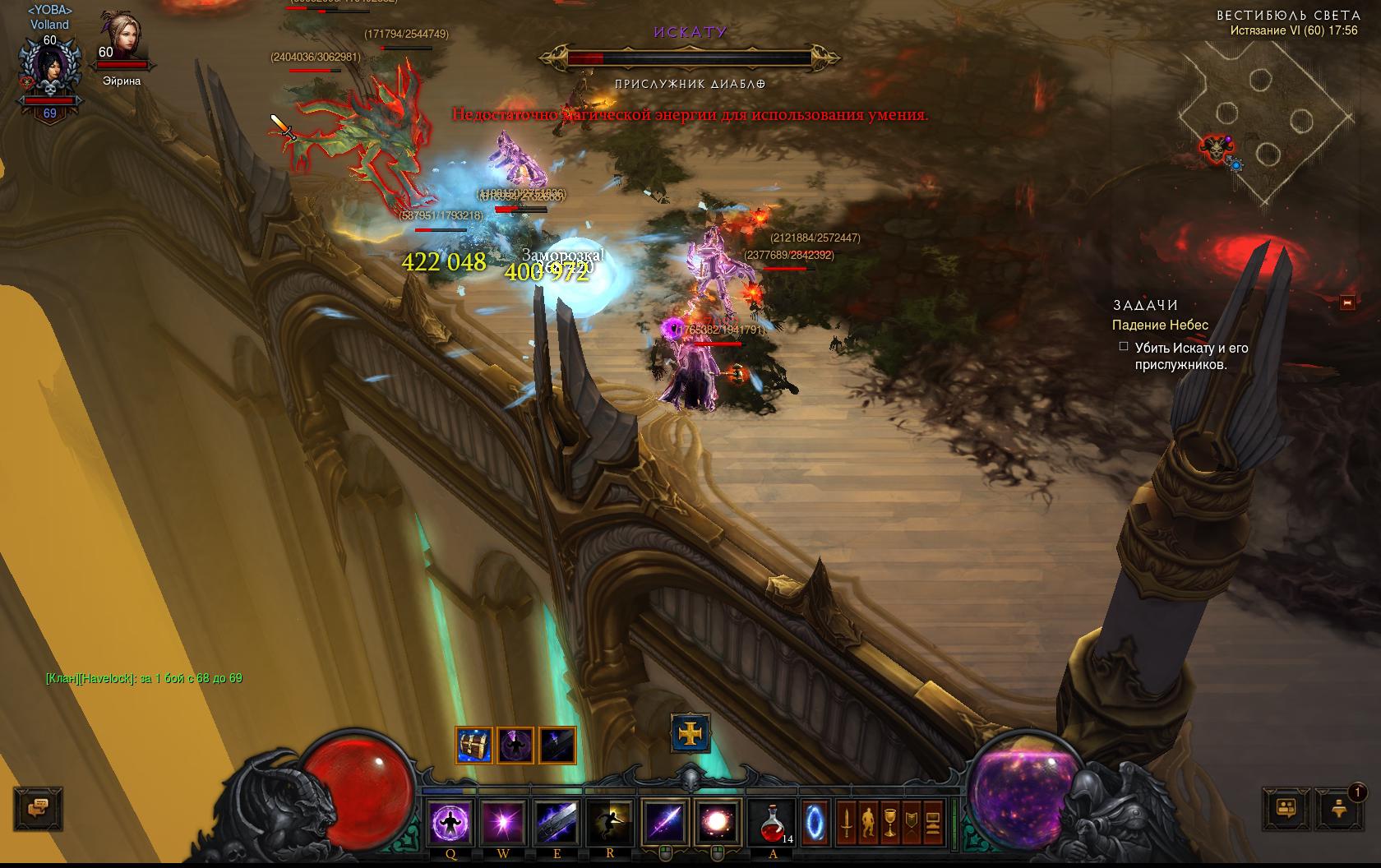Use the spectral blade skill on E
This screenshot has height=868, width=1381.
(557, 821)
